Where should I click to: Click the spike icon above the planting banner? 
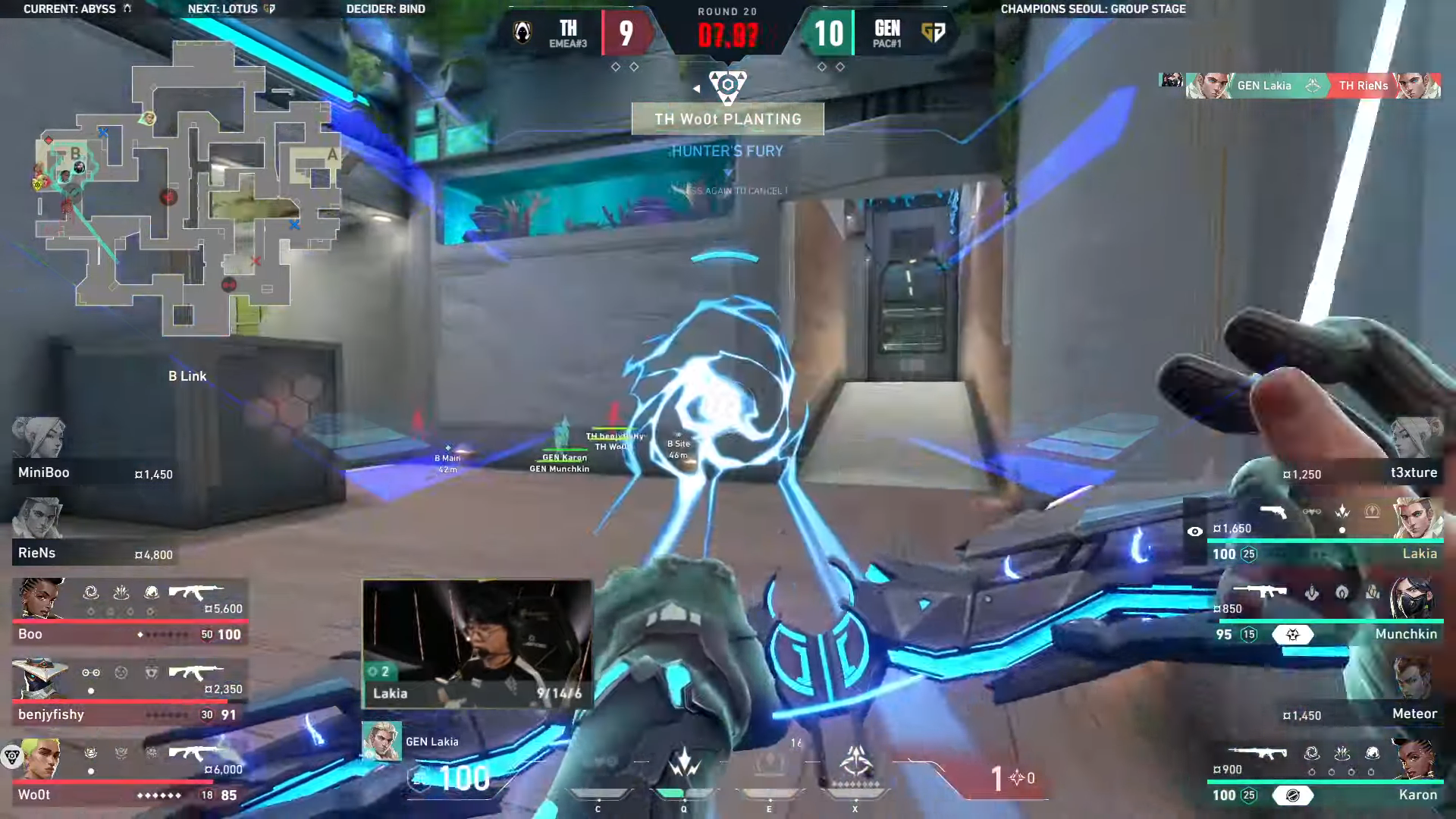[727, 85]
